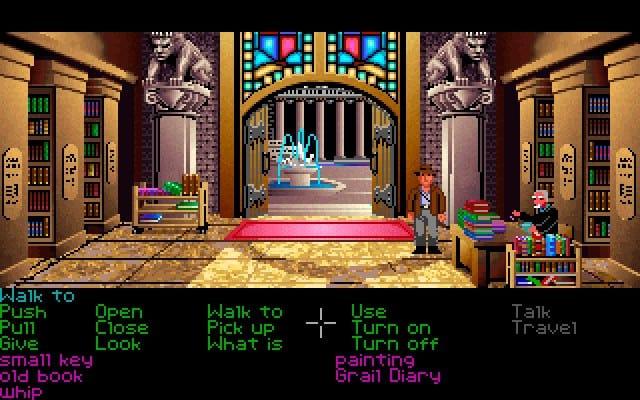Select the whip from inventory
Viewport: 640px width, 400px height.
click(x=22, y=392)
